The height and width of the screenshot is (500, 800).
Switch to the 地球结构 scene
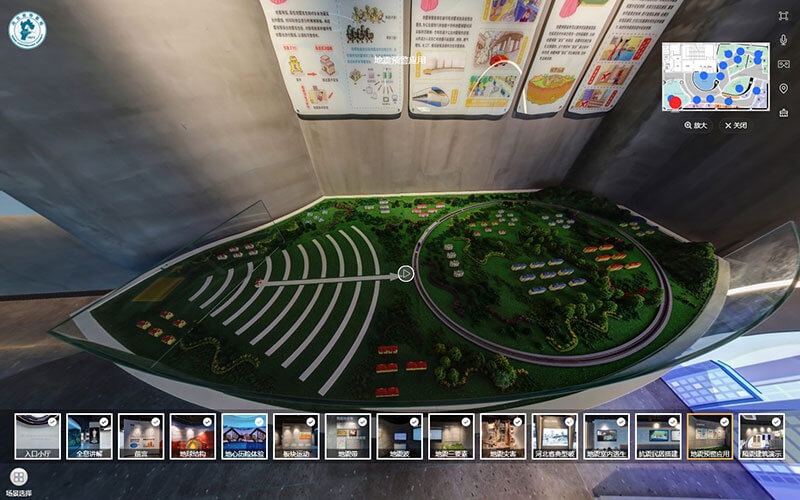[x=193, y=436]
